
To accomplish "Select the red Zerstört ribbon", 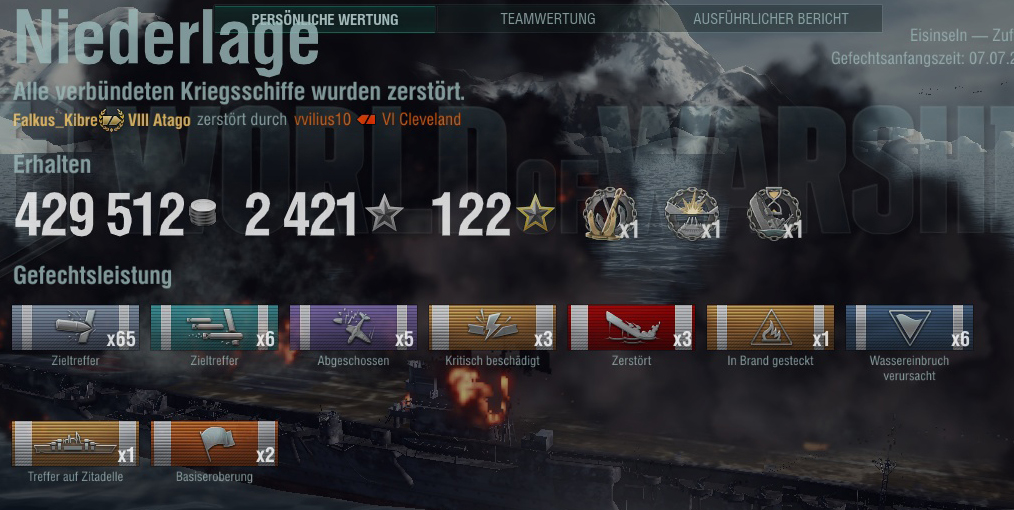I will (x=631, y=328).
